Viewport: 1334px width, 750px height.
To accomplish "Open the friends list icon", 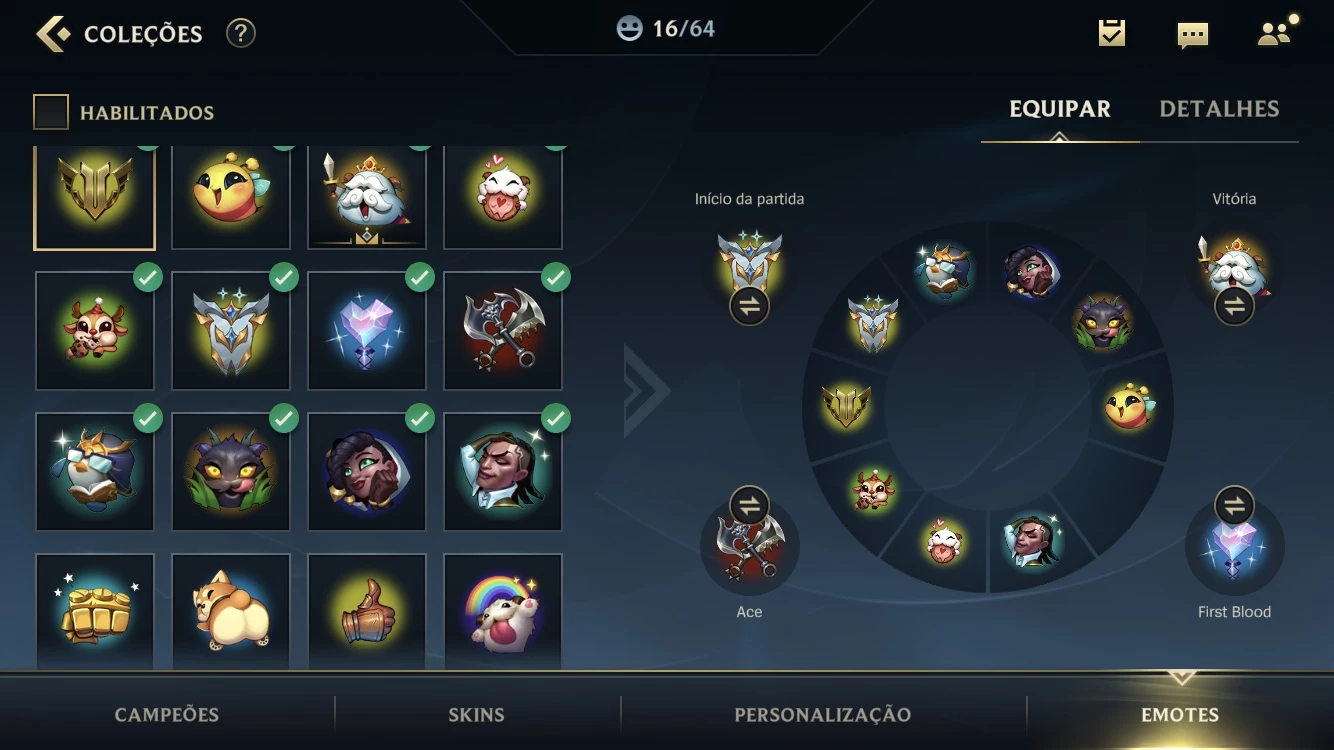I will point(1272,32).
